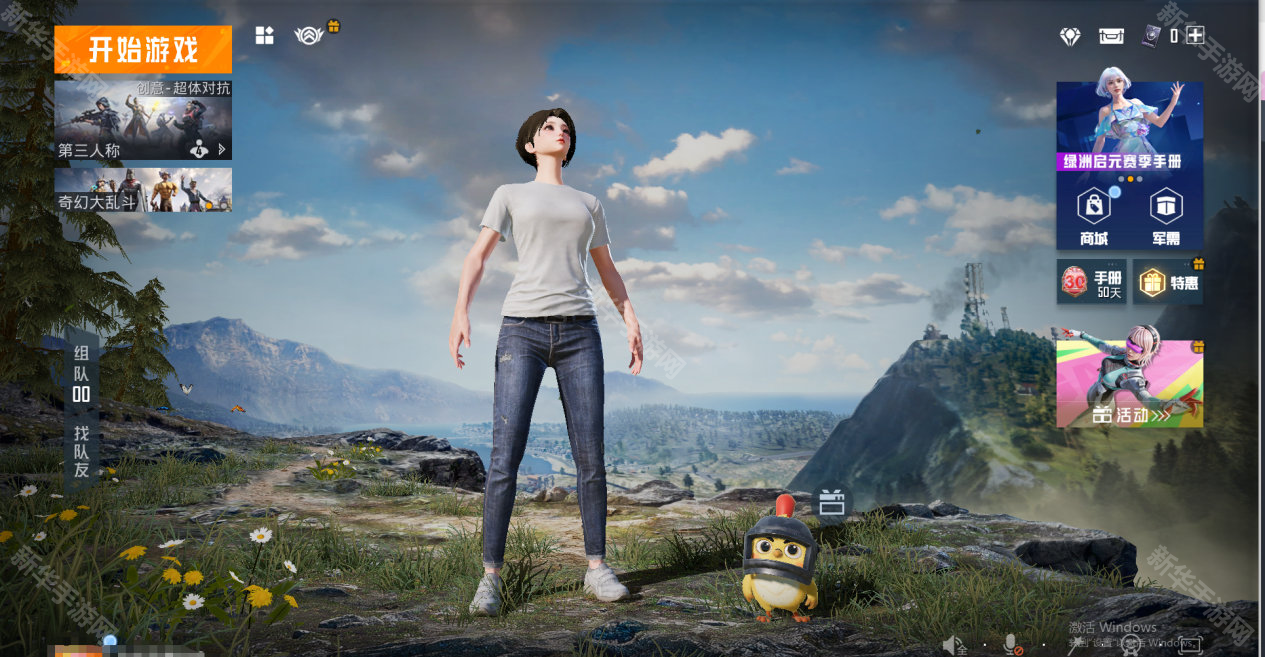Open the ticket voucher icon
The width and height of the screenshot is (1265, 657).
click(x=1111, y=36)
